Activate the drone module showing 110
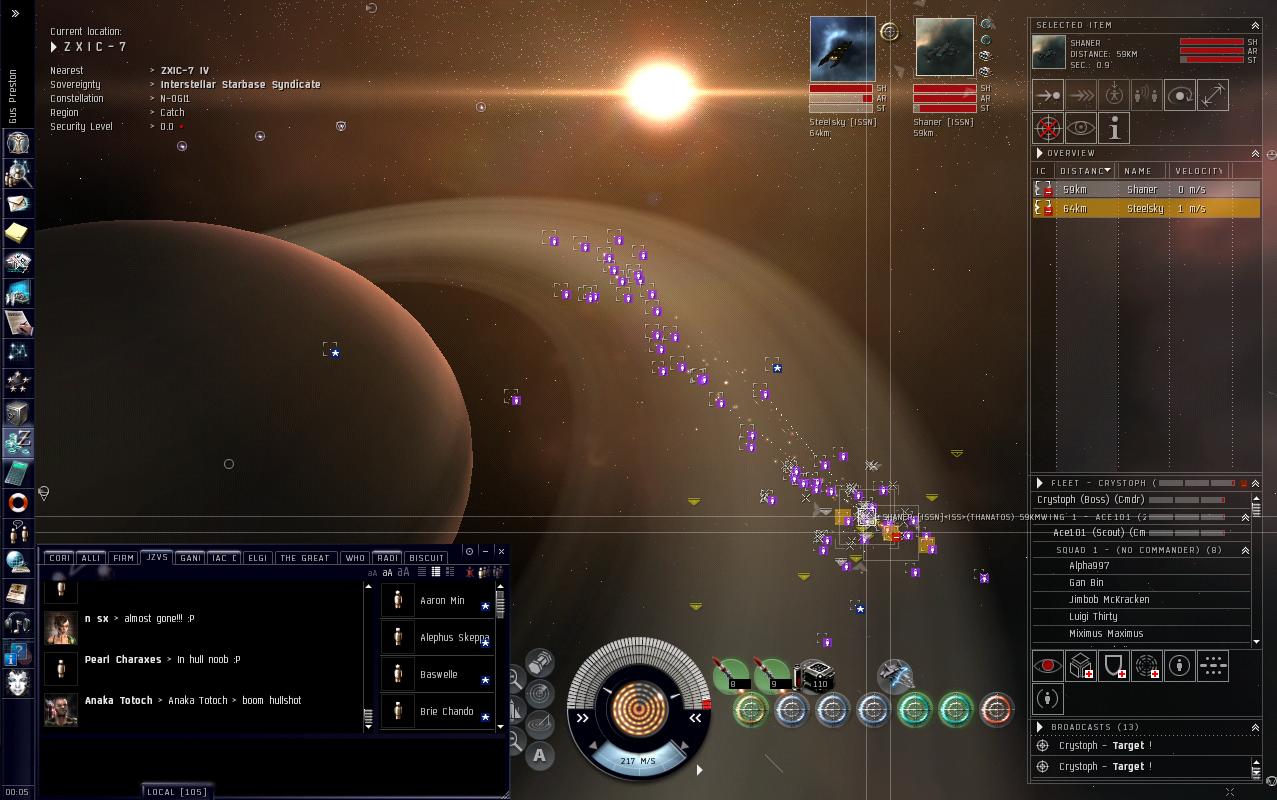 pyautogui.click(x=818, y=677)
